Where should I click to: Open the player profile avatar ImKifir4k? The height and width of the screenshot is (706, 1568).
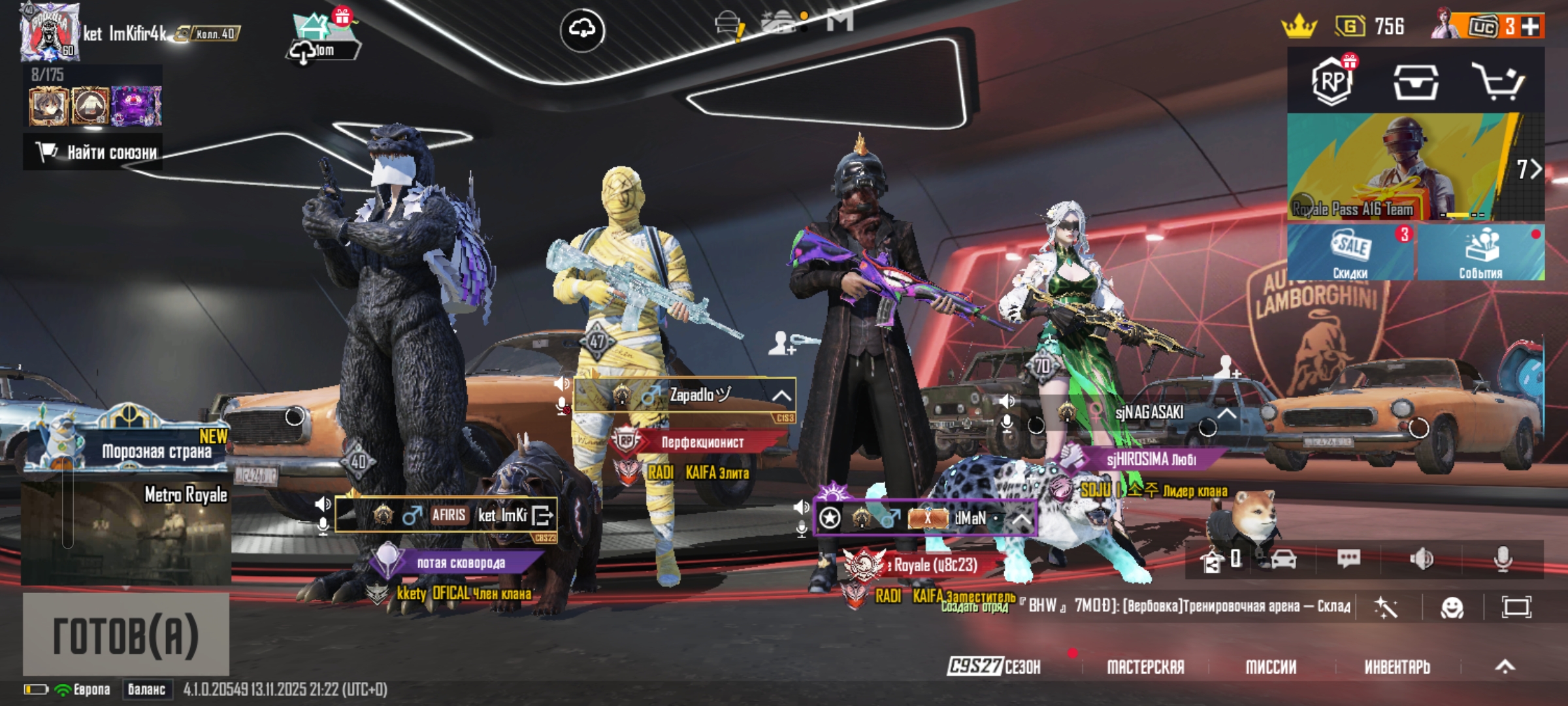[x=49, y=31]
